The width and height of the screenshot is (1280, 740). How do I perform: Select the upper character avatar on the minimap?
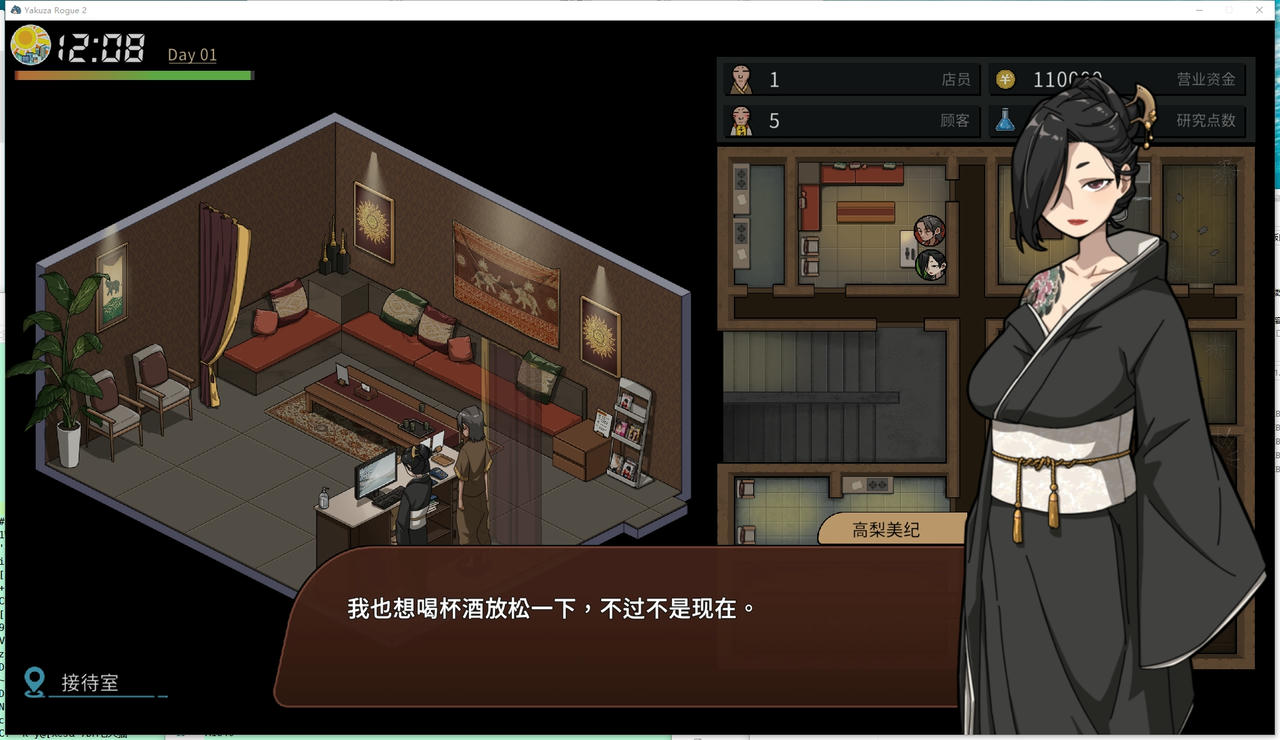tap(928, 228)
